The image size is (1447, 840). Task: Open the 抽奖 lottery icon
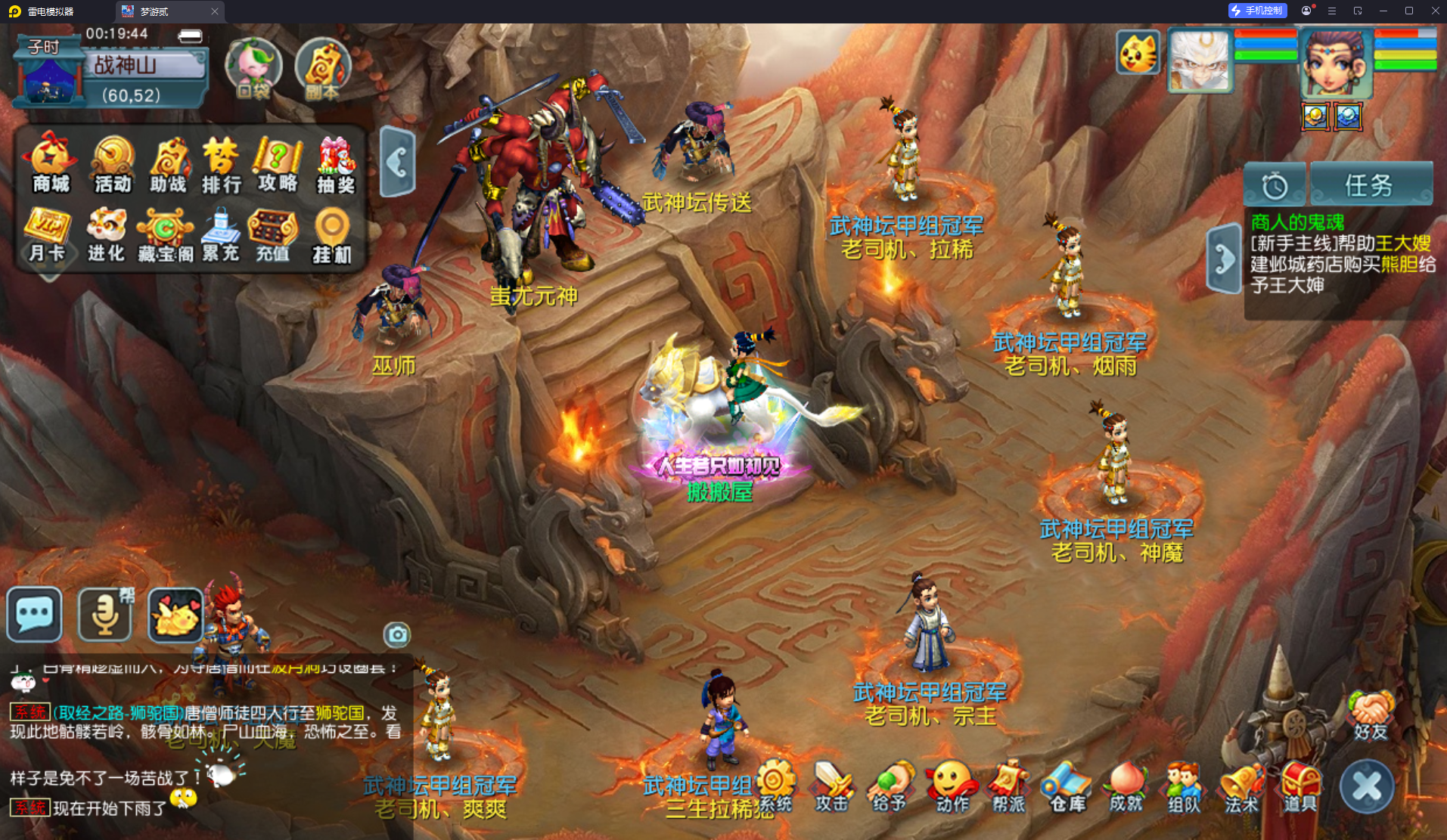pos(335,163)
